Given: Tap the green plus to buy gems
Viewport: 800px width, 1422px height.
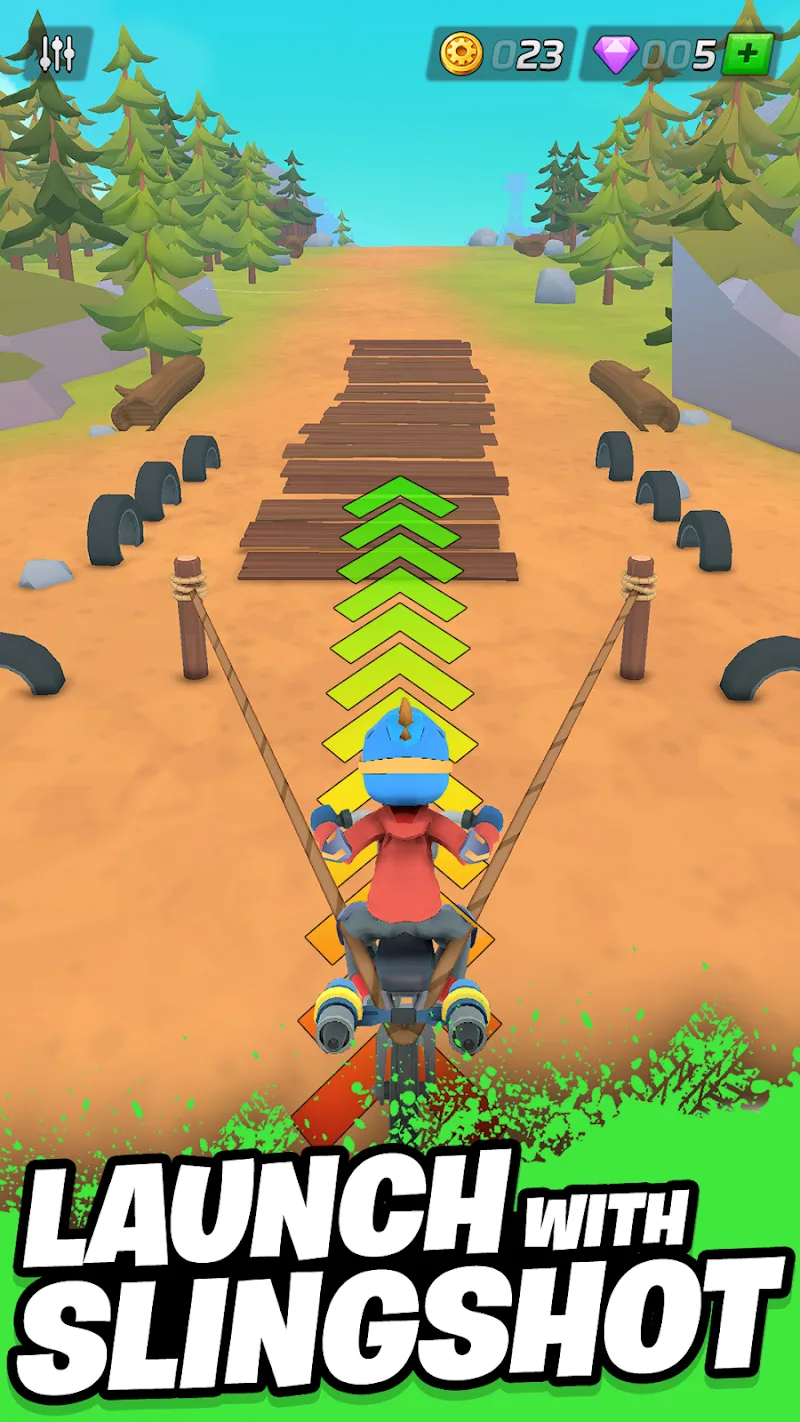Looking at the screenshot, I should point(747,54).
